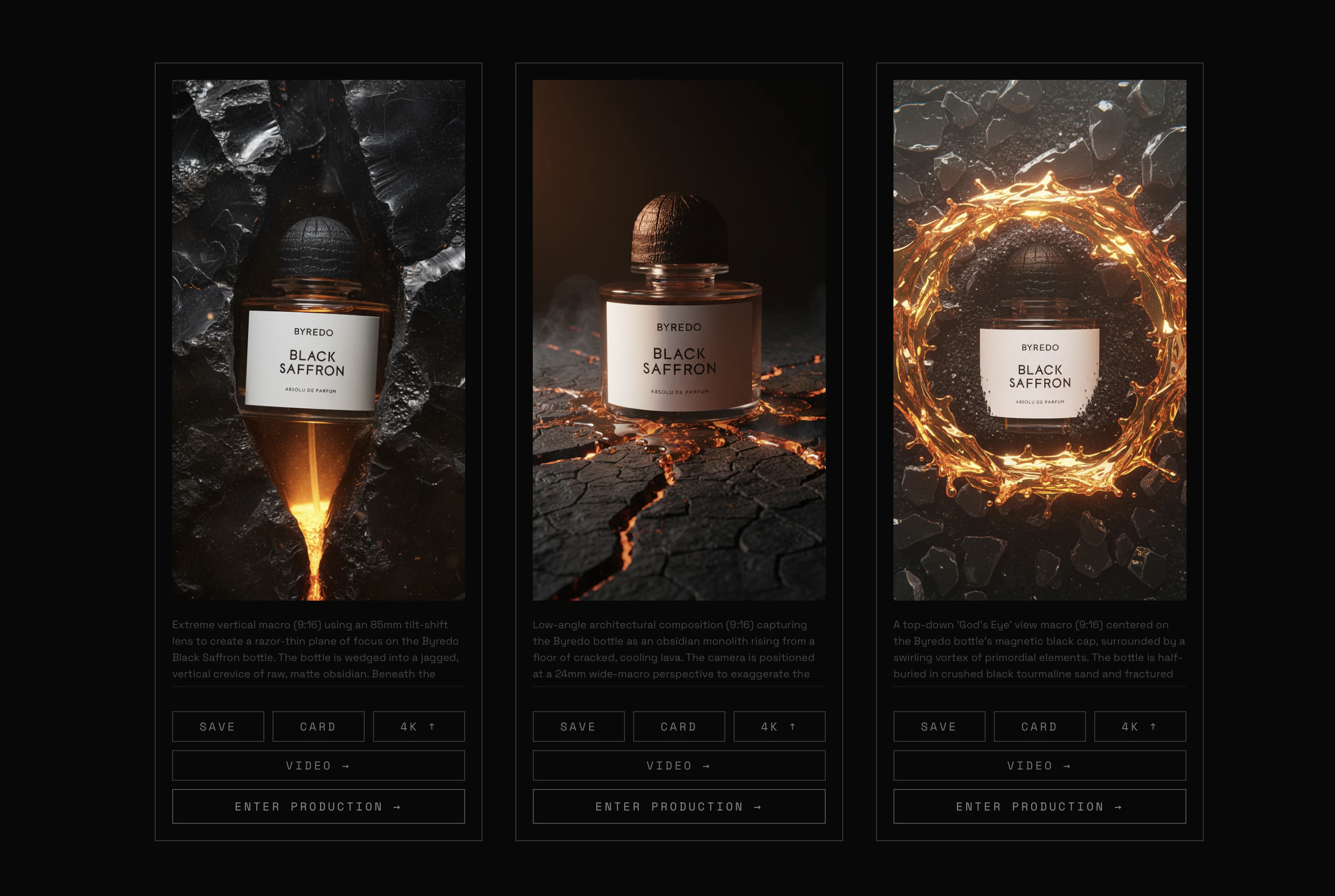This screenshot has width=1335, height=896.
Task: Enter production for the golden splash ring image
Action: click(x=1039, y=806)
